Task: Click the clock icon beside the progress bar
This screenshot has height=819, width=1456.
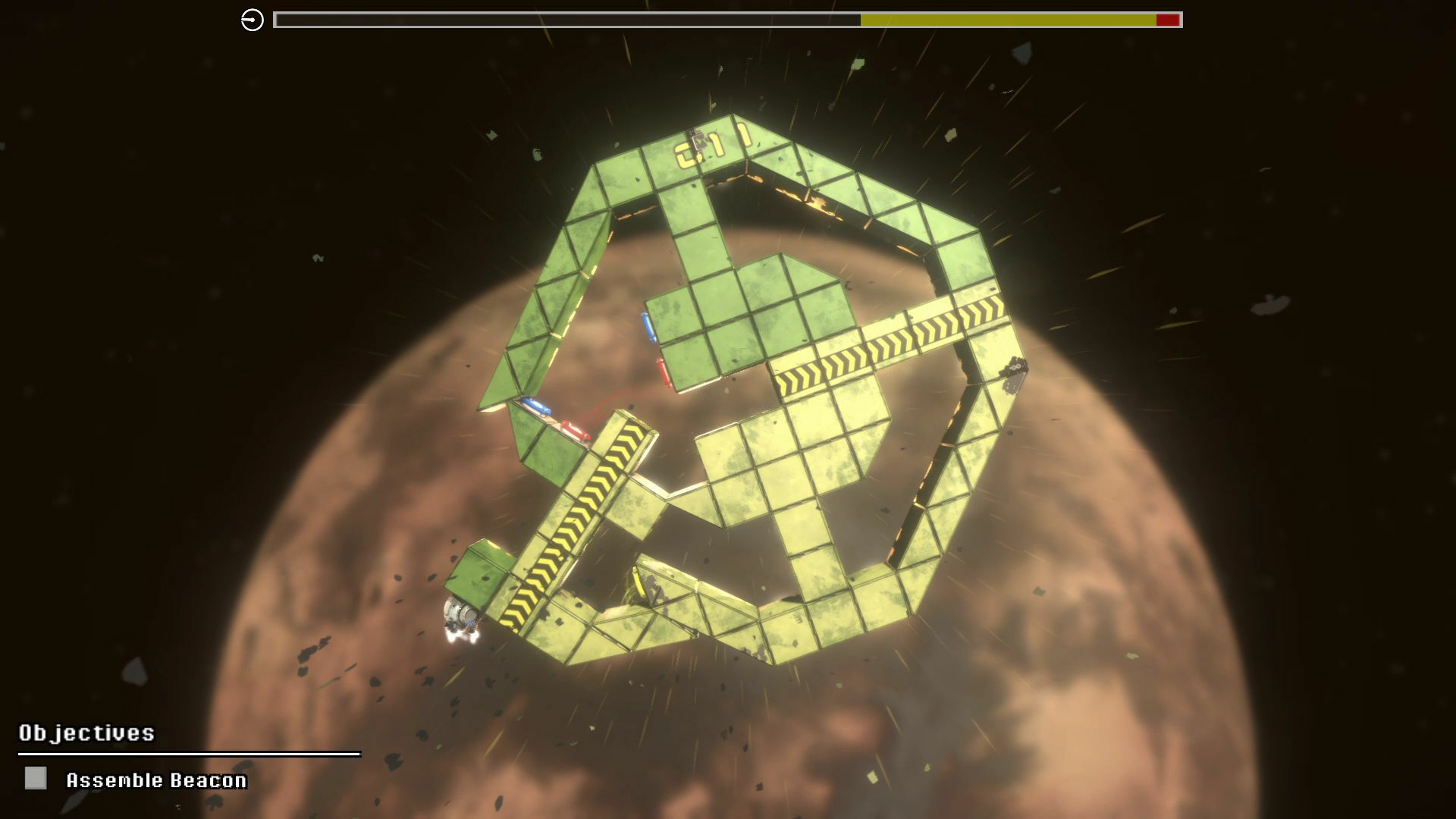Action: click(x=251, y=18)
